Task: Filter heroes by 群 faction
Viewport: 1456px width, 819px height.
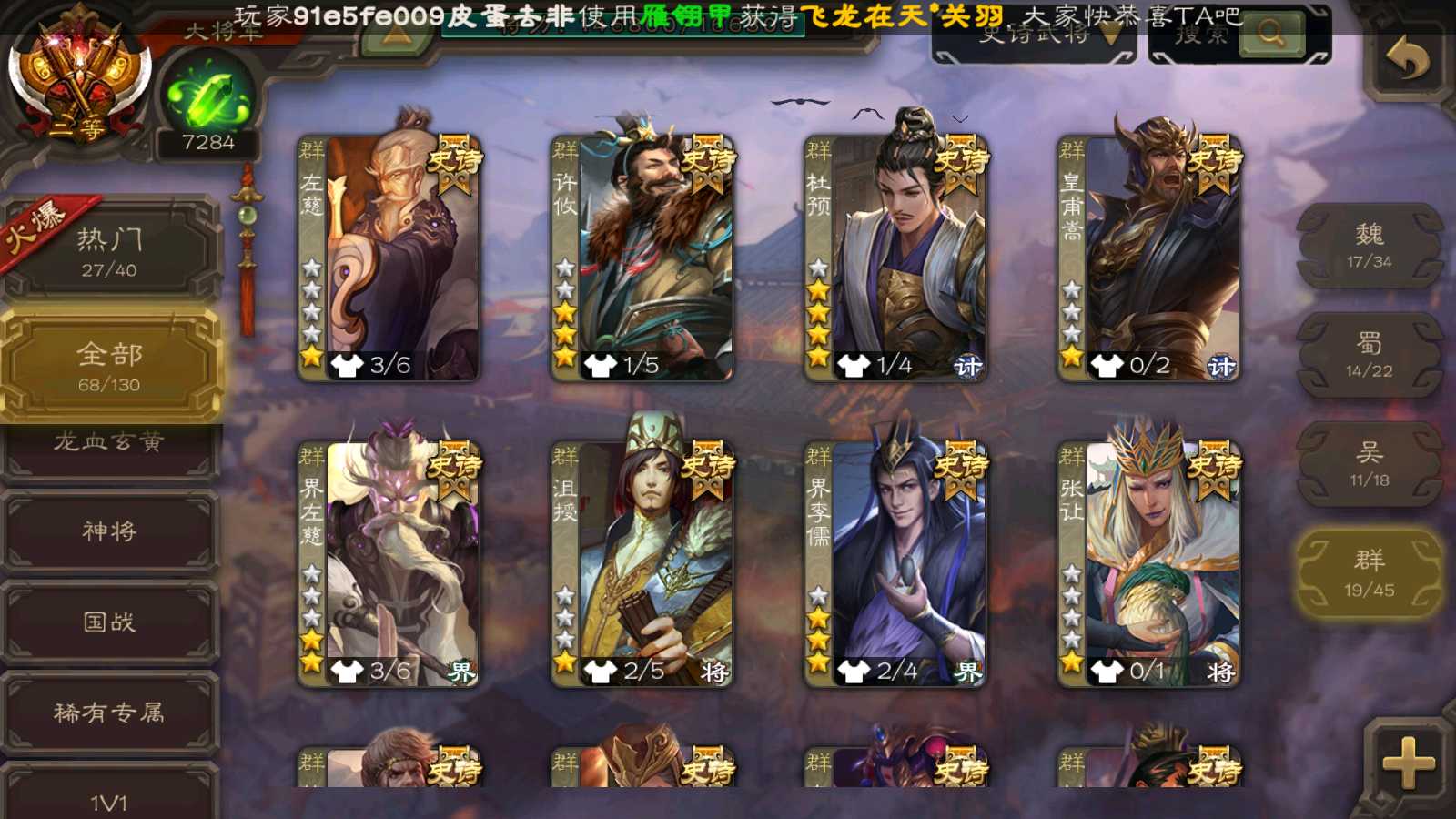Action: click(x=1369, y=573)
